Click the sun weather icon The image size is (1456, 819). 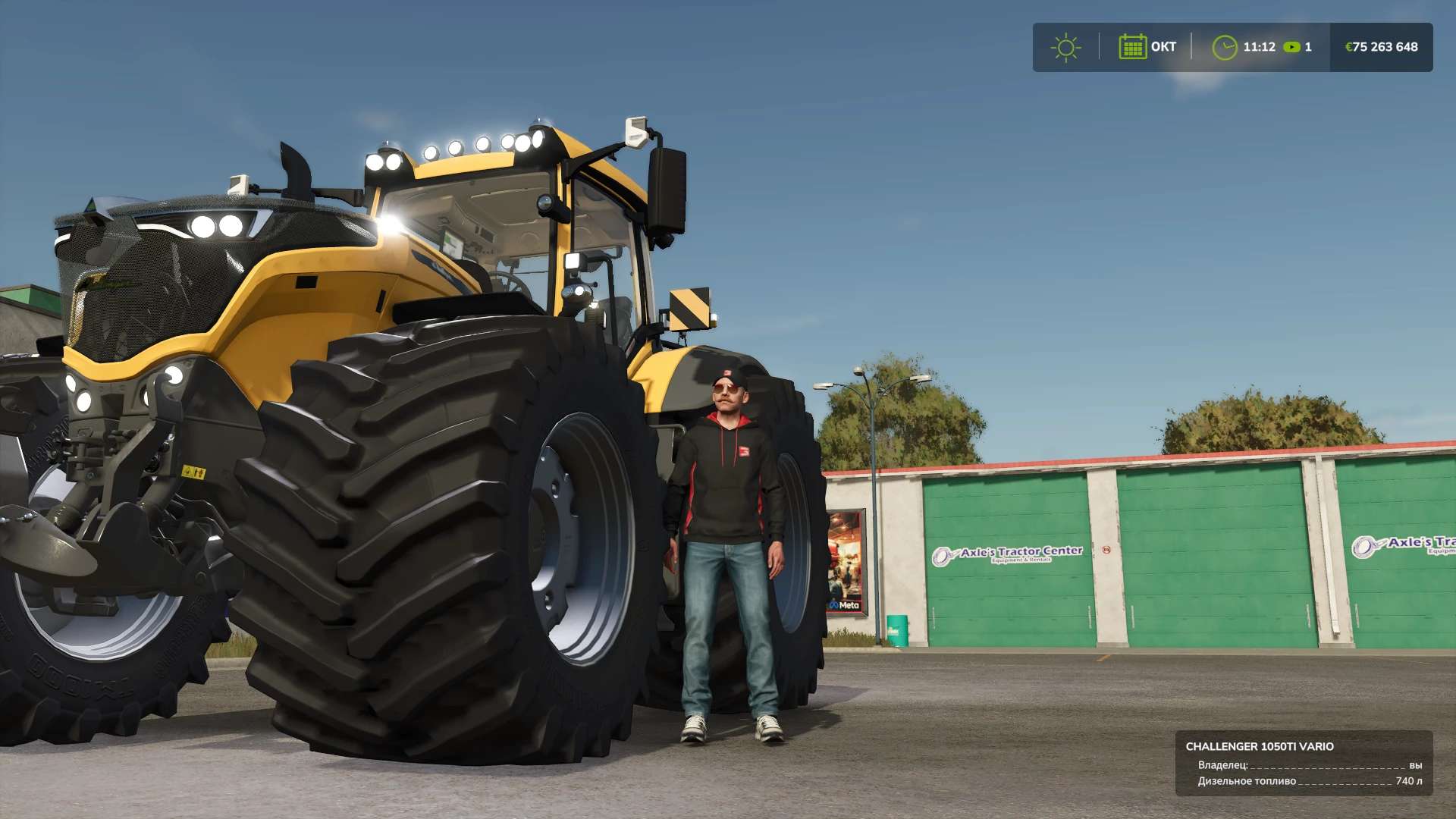[1065, 48]
